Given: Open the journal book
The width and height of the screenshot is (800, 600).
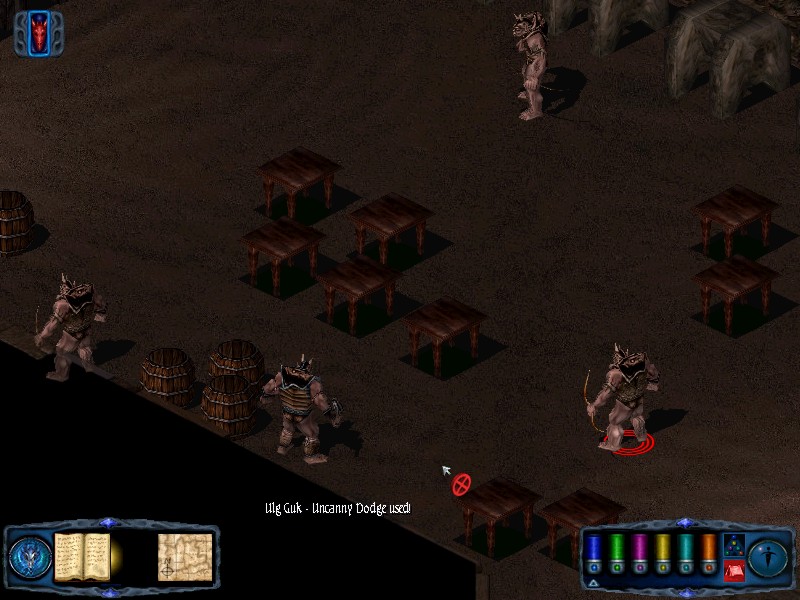Looking at the screenshot, I should coord(81,556).
